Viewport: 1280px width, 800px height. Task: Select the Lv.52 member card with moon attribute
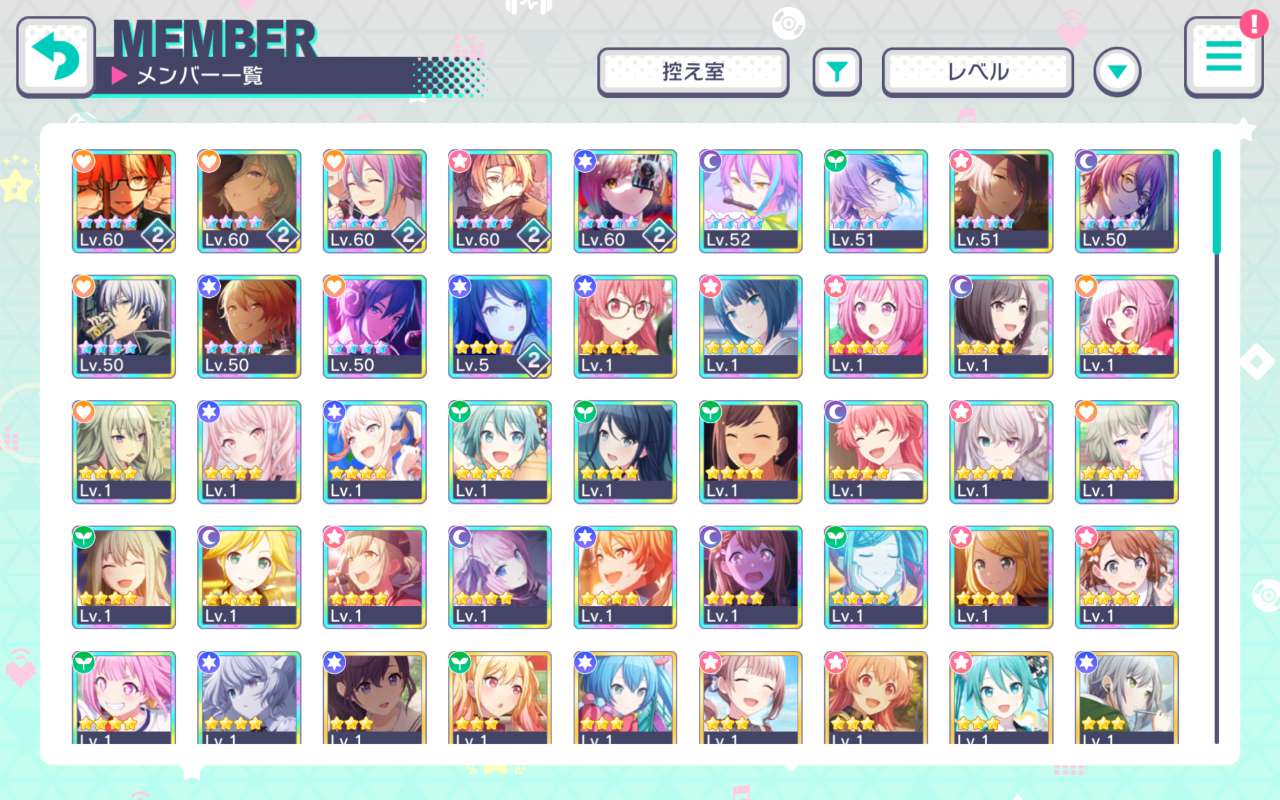[750, 200]
